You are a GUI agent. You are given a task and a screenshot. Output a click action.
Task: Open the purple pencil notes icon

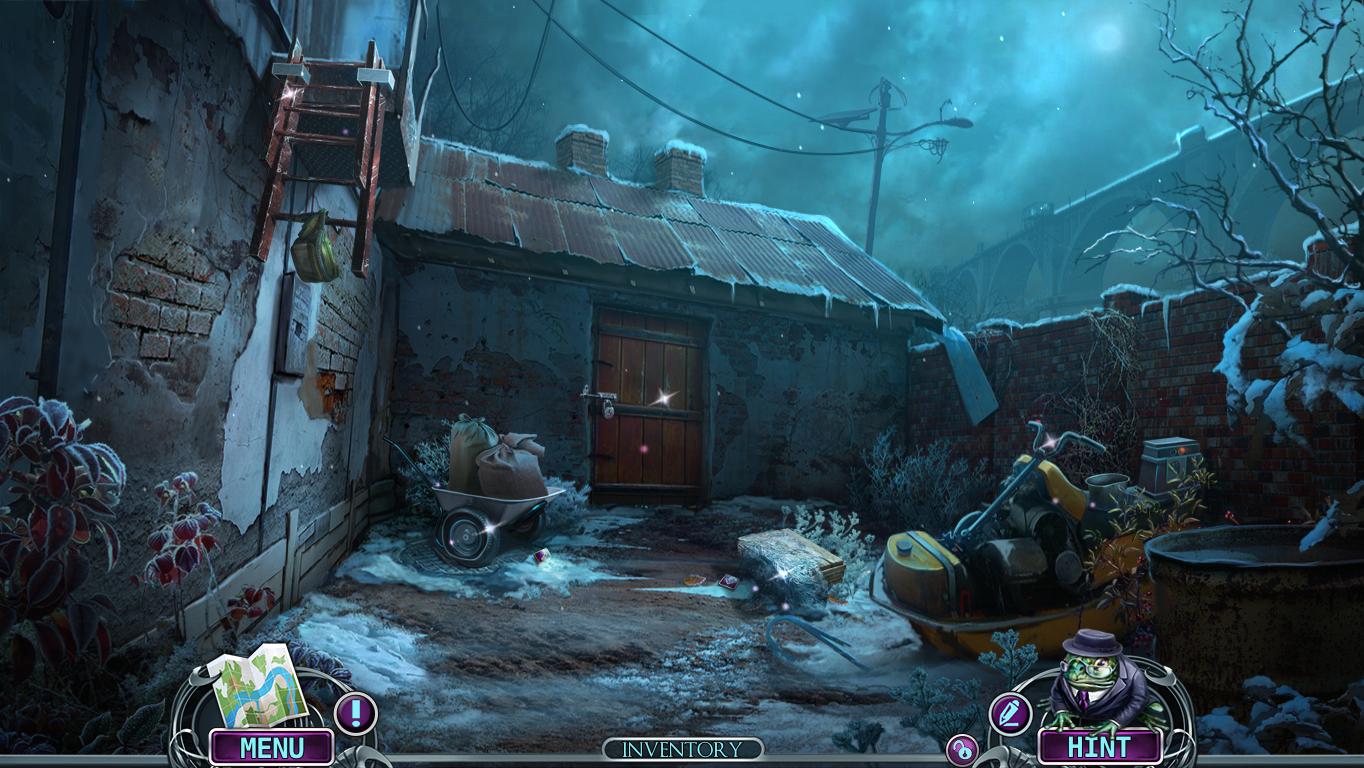point(1009,713)
